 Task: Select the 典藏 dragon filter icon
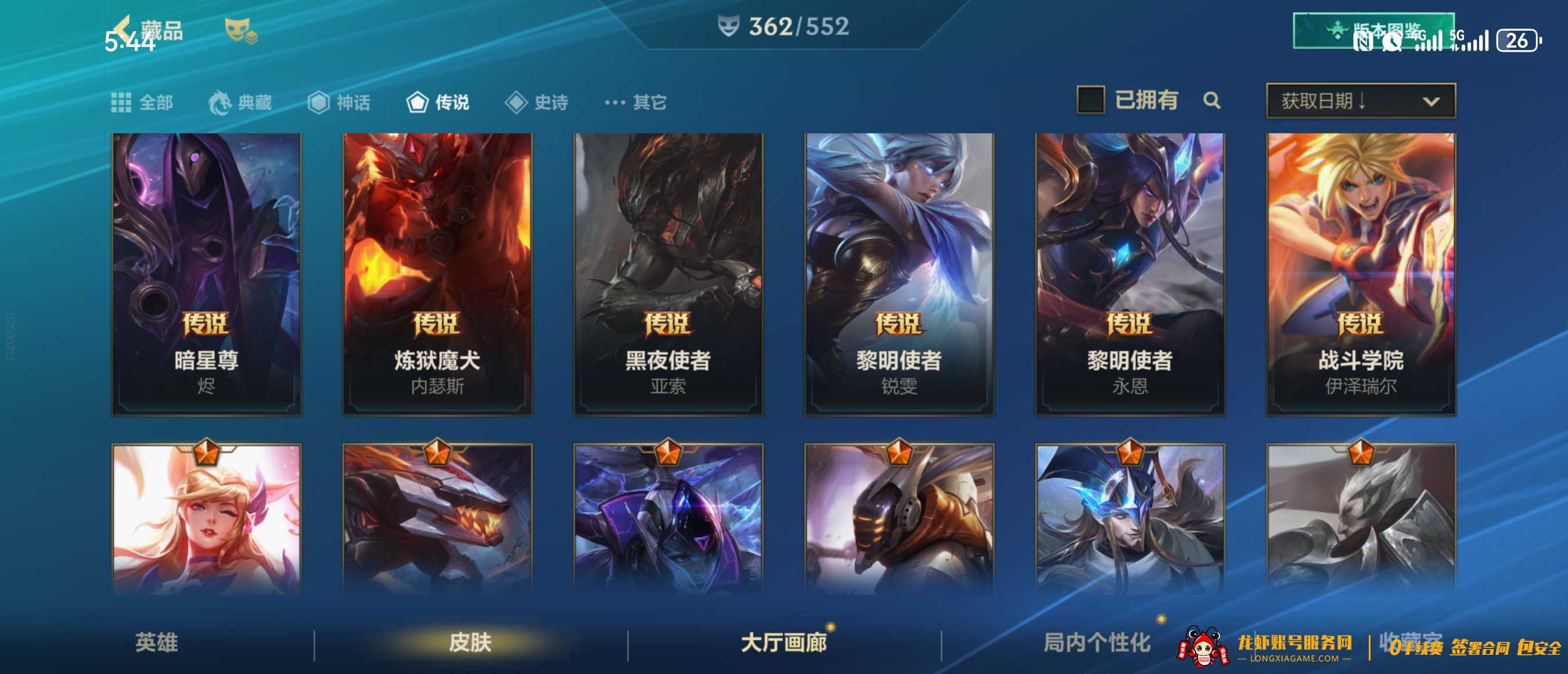point(222,102)
